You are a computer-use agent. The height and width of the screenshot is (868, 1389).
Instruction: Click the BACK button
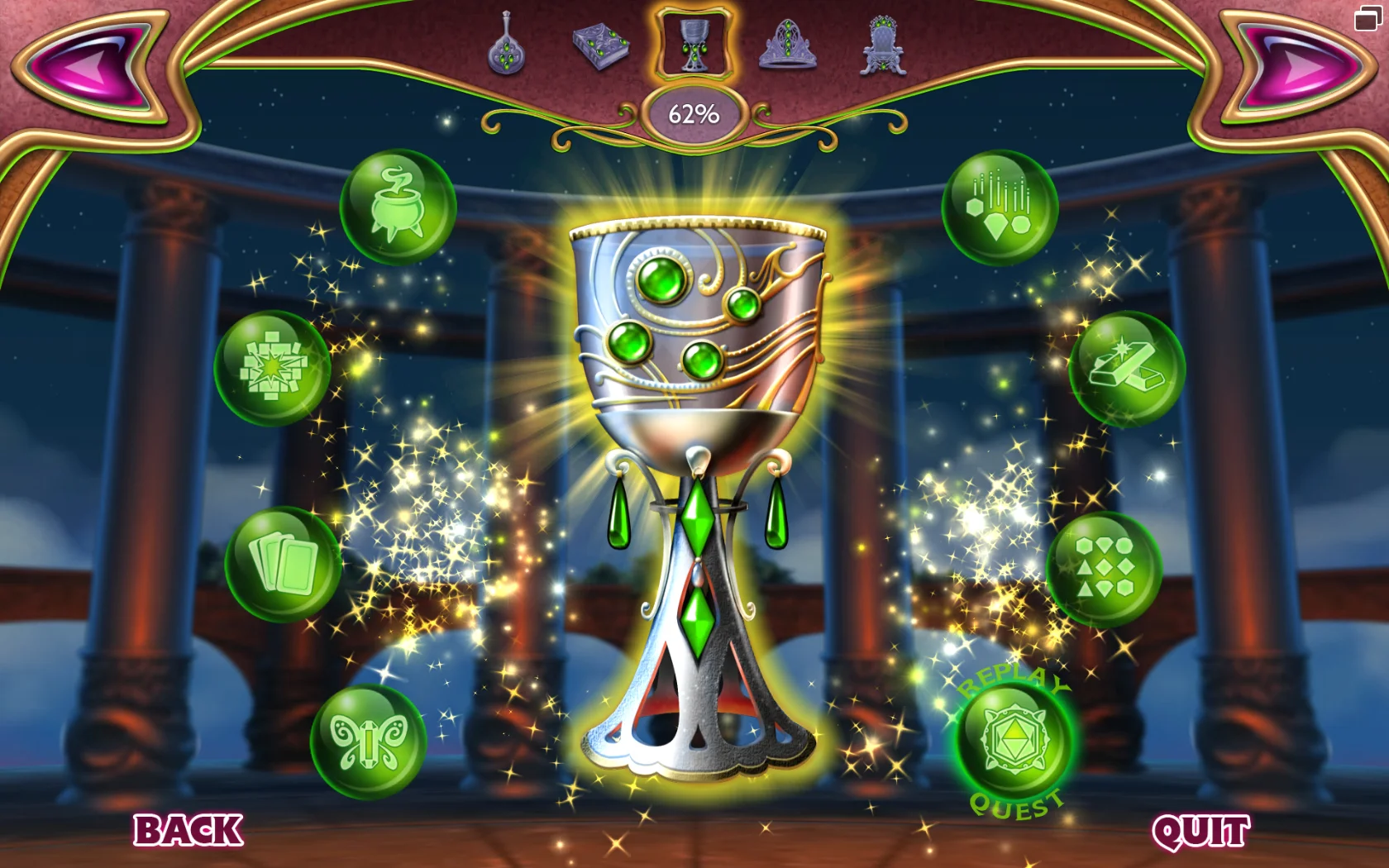pyautogui.click(x=189, y=828)
